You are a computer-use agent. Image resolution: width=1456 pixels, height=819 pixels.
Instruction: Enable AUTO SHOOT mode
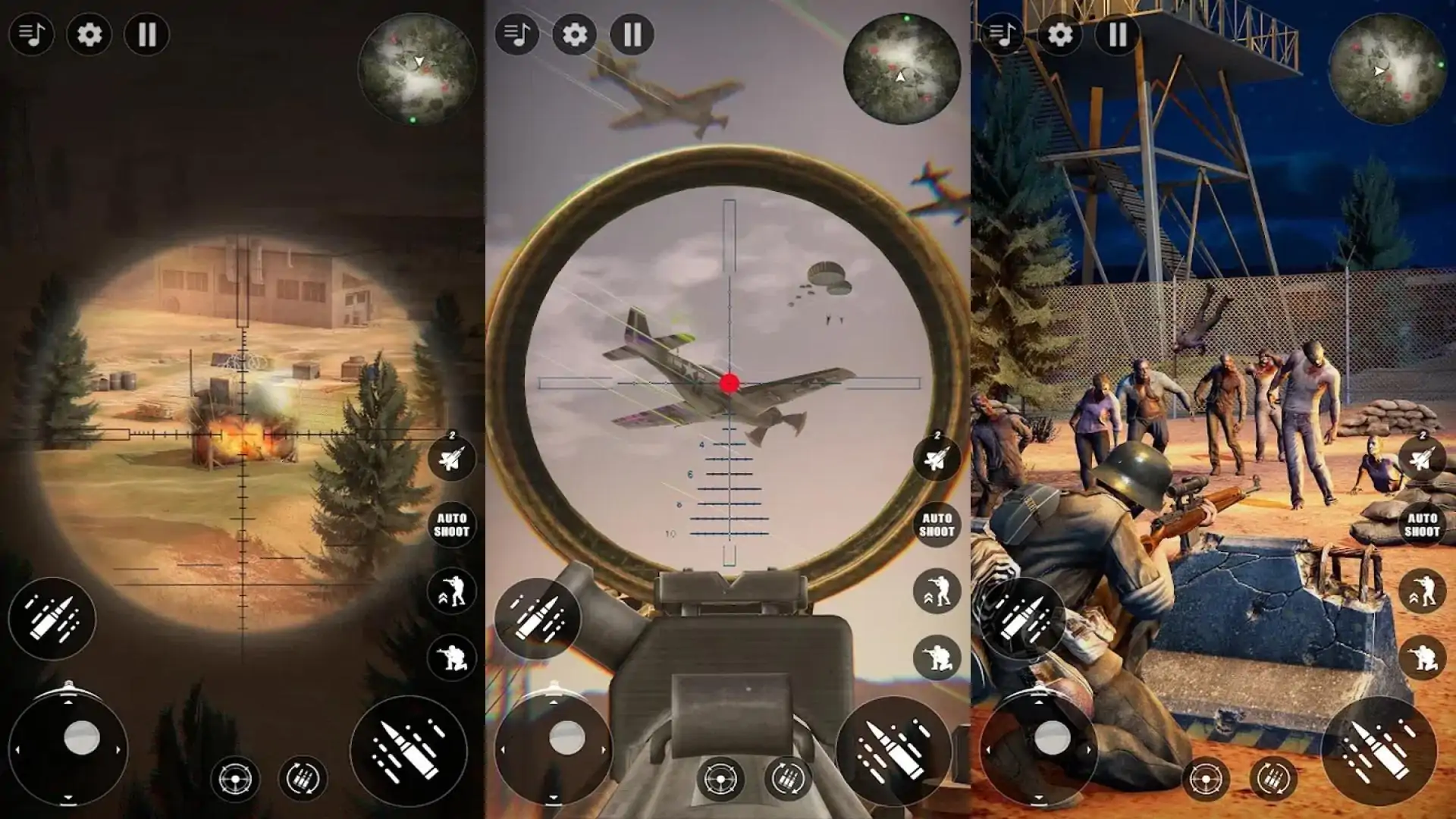(x=451, y=525)
